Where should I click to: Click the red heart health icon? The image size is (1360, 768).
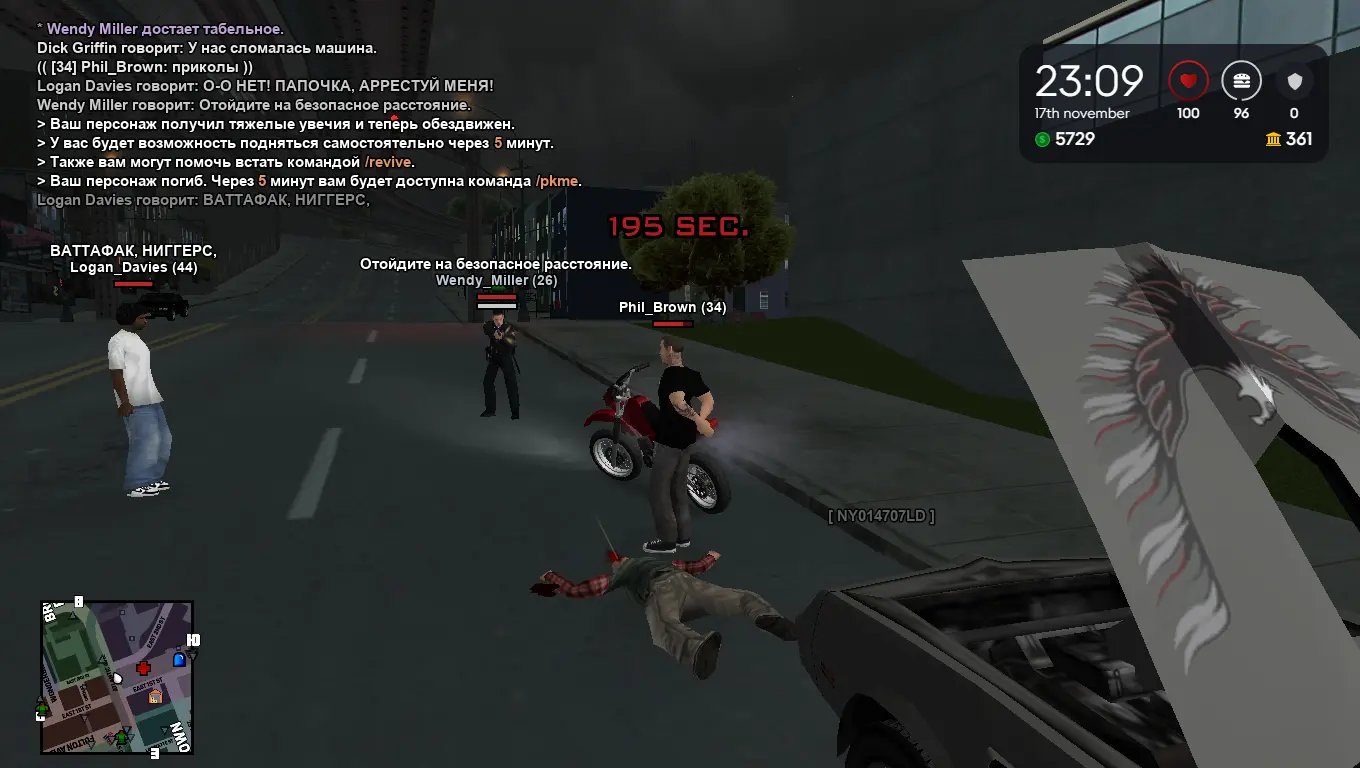tap(1189, 80)
